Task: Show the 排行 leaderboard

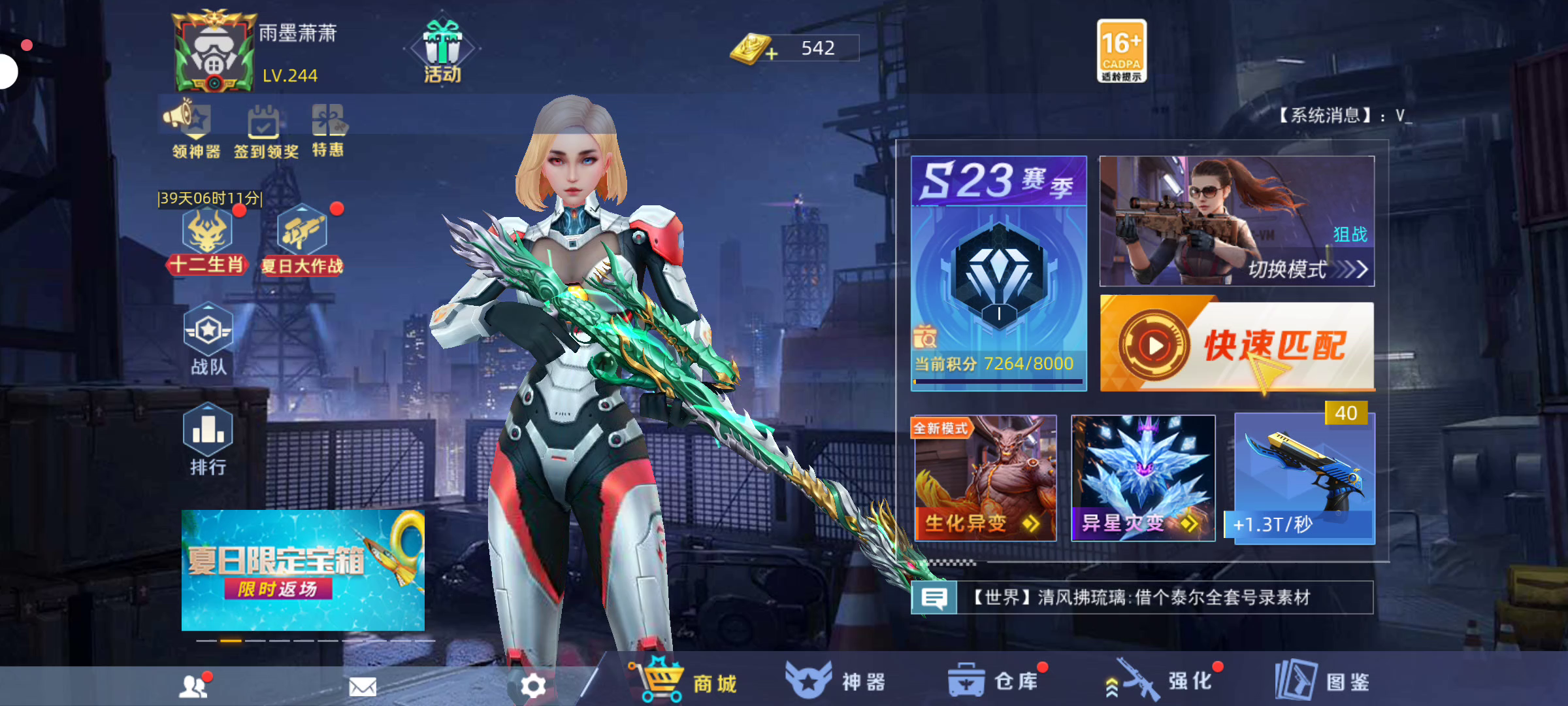Action: (x=208, y=439)
